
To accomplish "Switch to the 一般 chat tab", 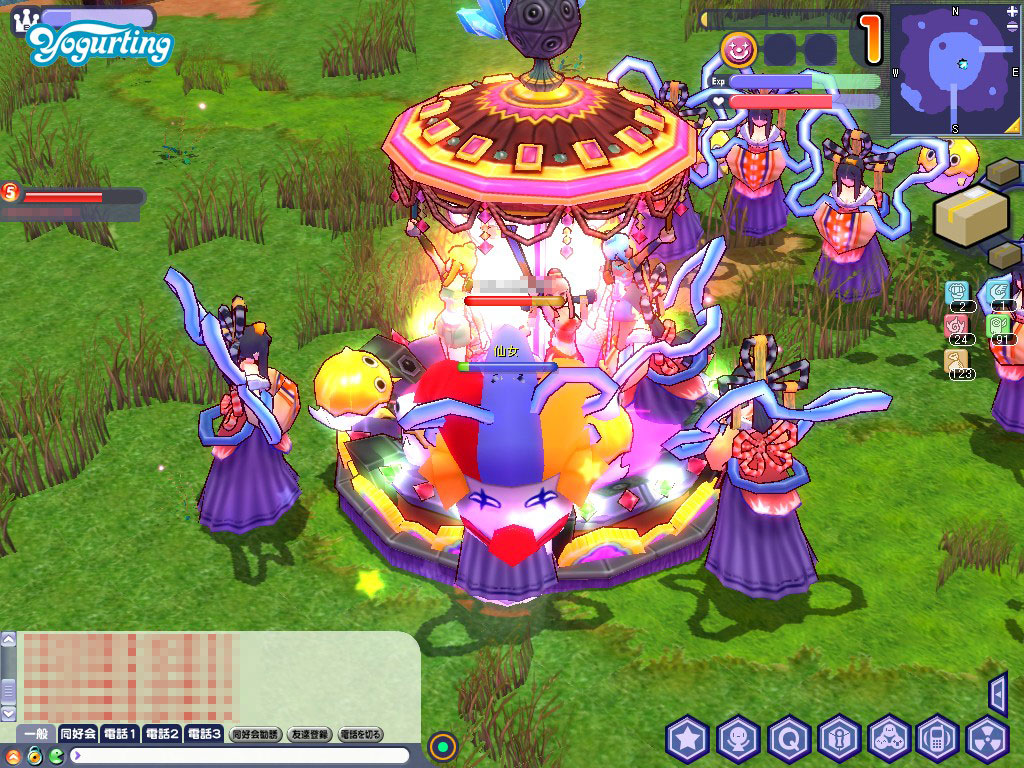I will (36, 734).
